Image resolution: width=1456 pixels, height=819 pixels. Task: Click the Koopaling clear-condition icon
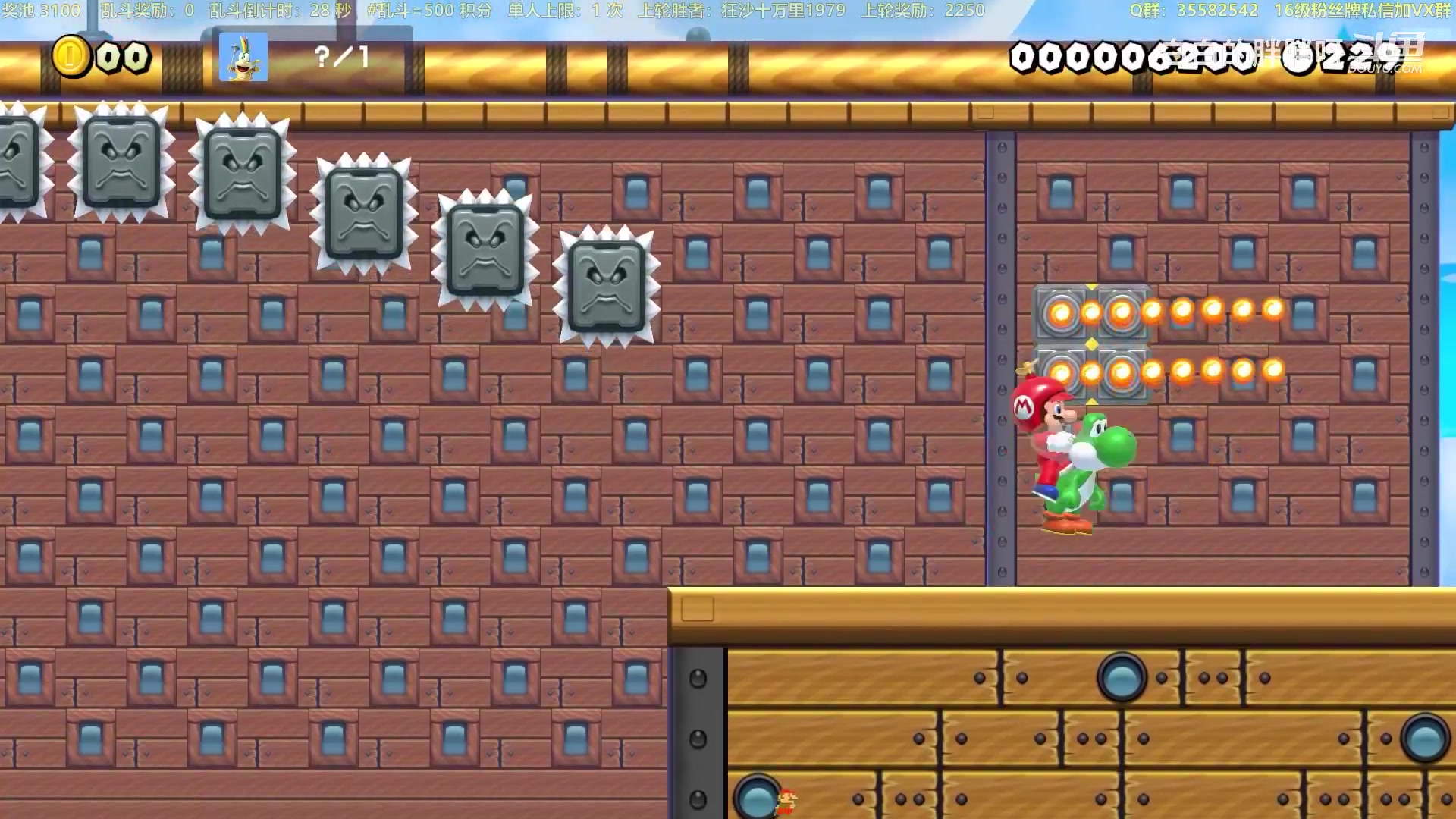243,57
